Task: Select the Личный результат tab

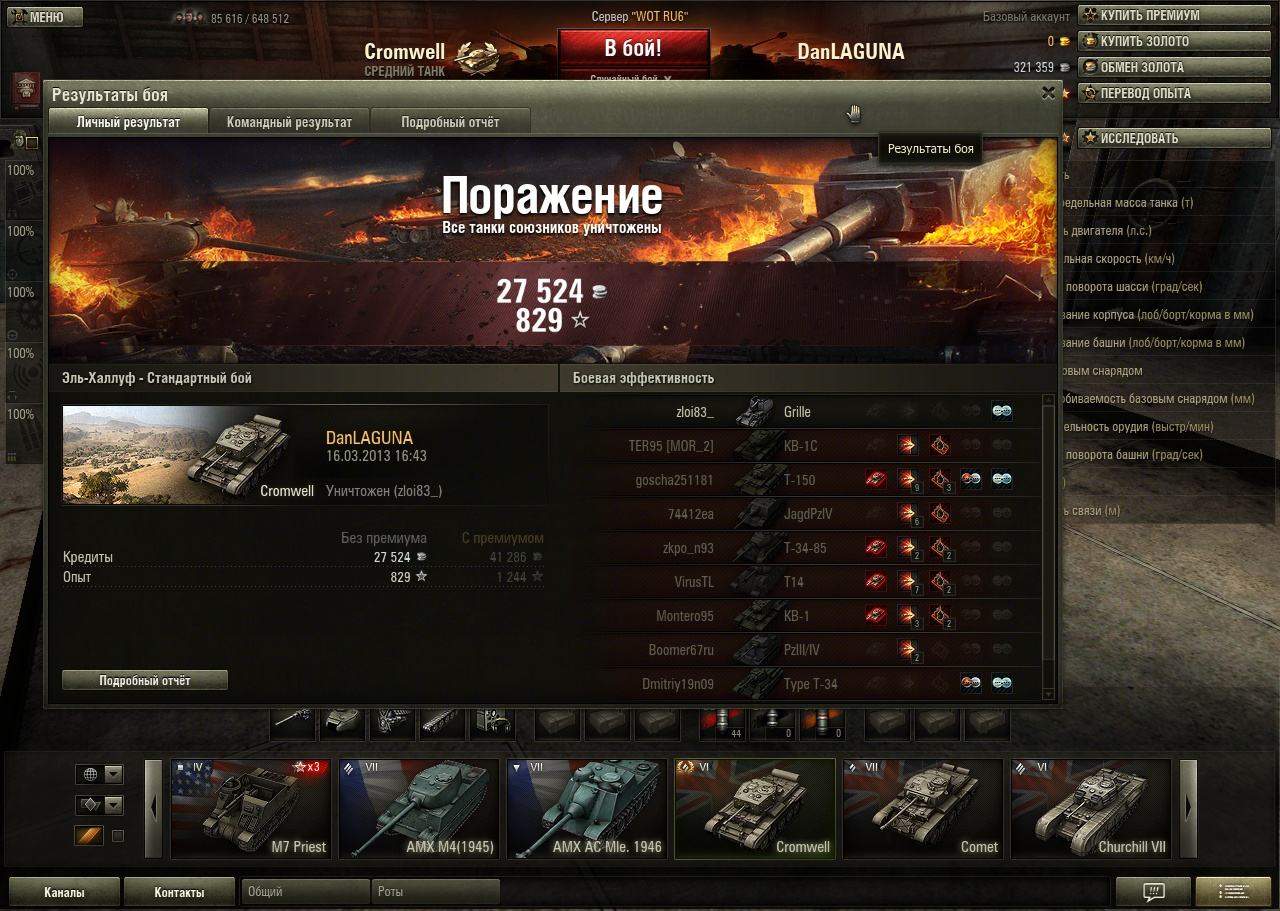Action: pyautogui.click(x=128, y=122)
